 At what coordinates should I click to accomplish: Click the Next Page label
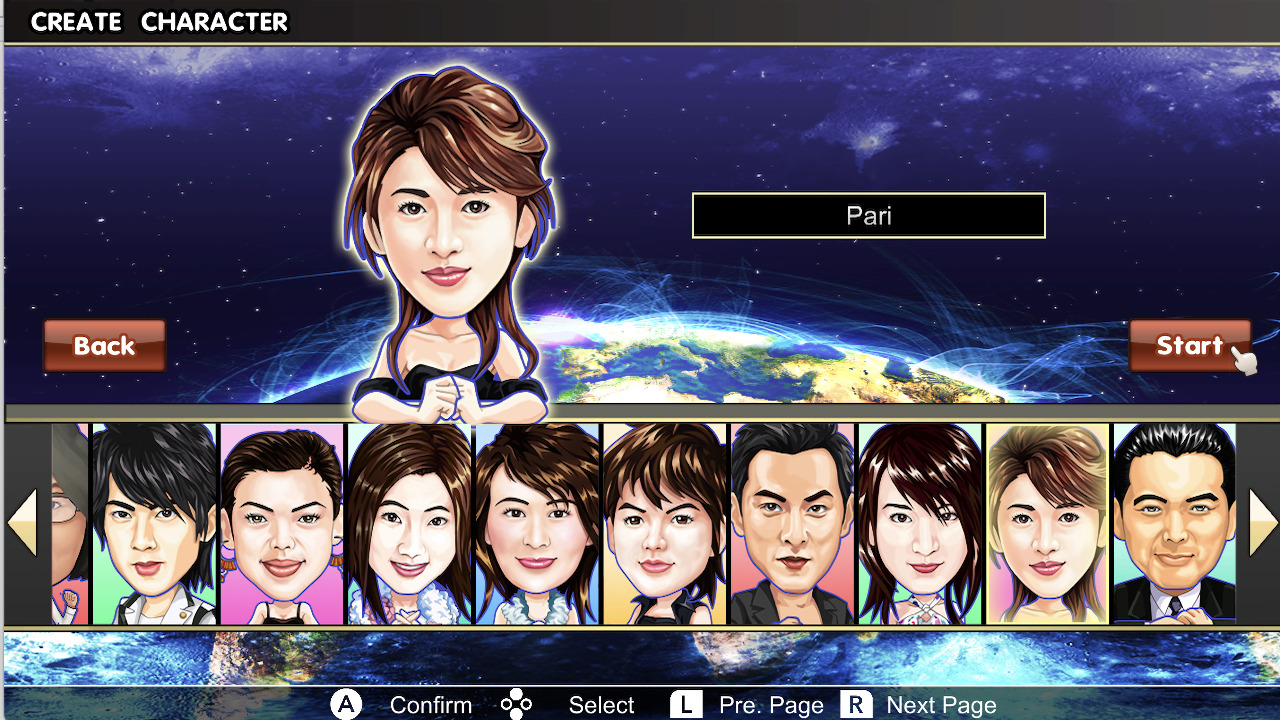click(x=941, y=704)
